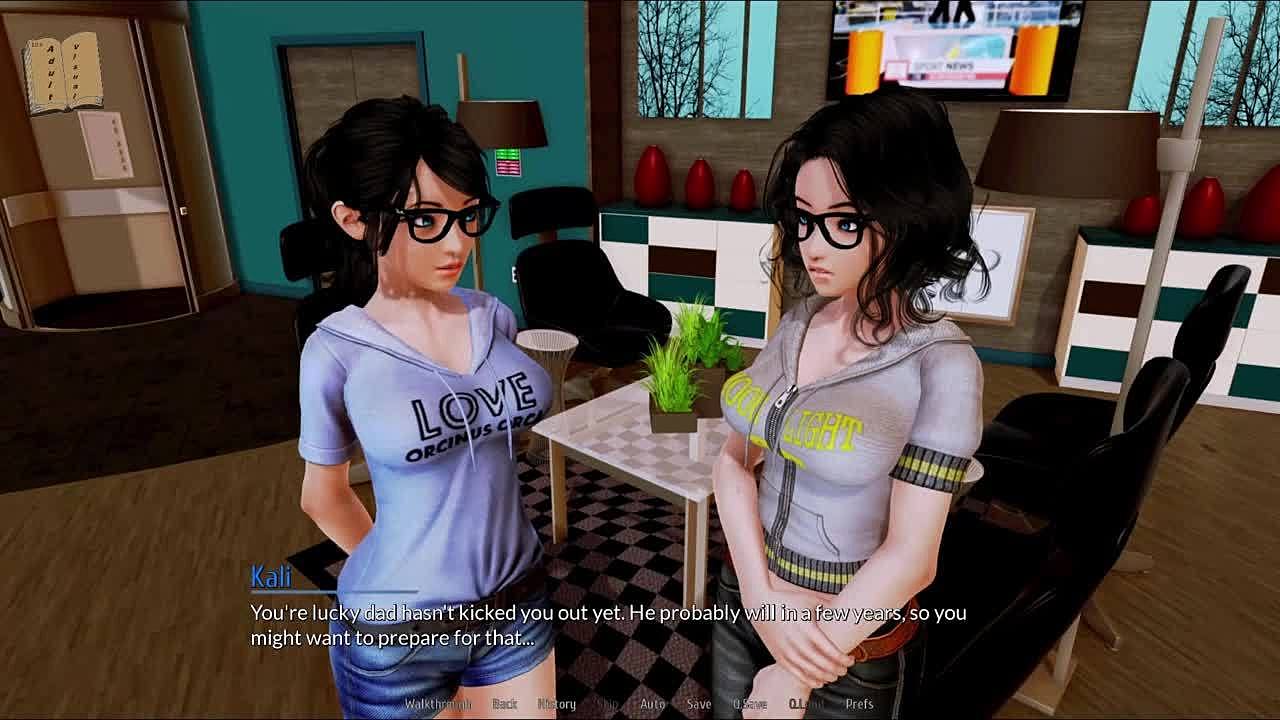The image size is (1280, 720).
Task: Click the open book icon
Action: coord(64,71)
